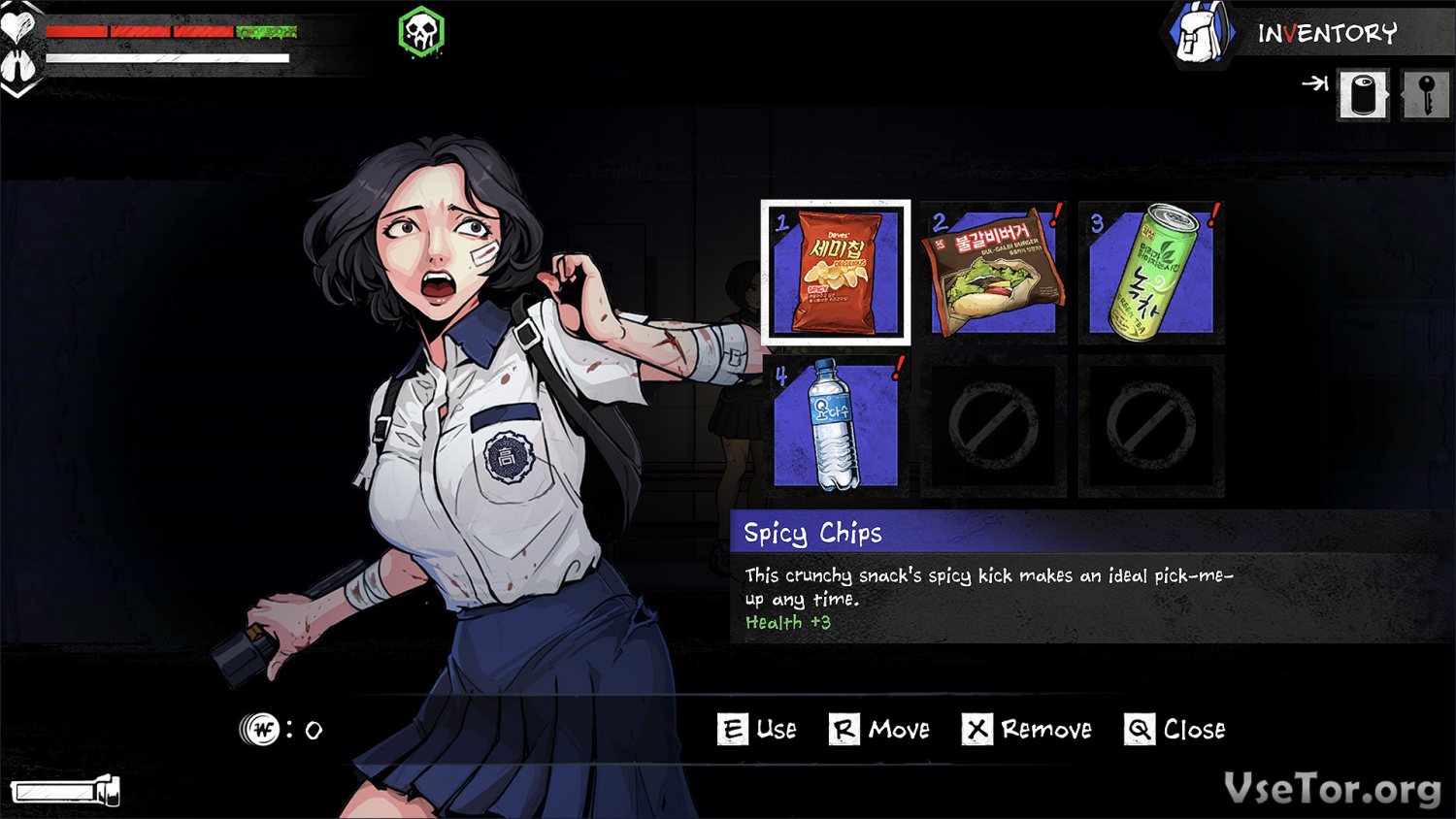Viewport: 1456px width, 819px height.
Task: Select the Spicy Chips inventory slot
Action: (x=836, y=273)
